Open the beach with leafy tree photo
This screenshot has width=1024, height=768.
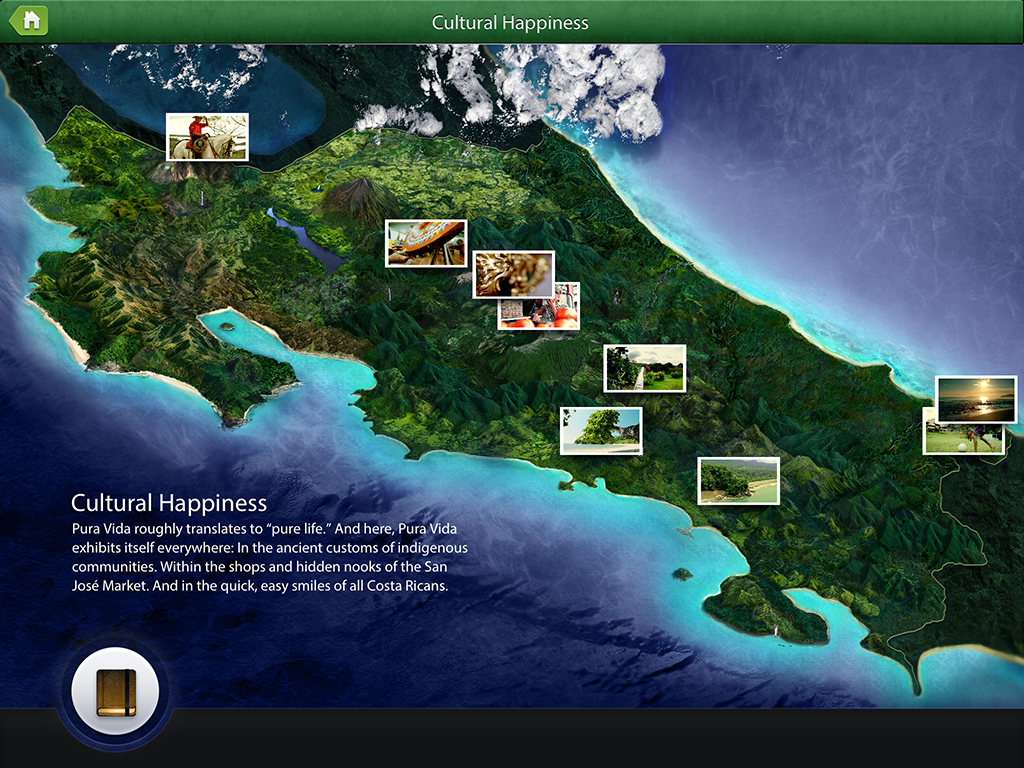point(601,431)
